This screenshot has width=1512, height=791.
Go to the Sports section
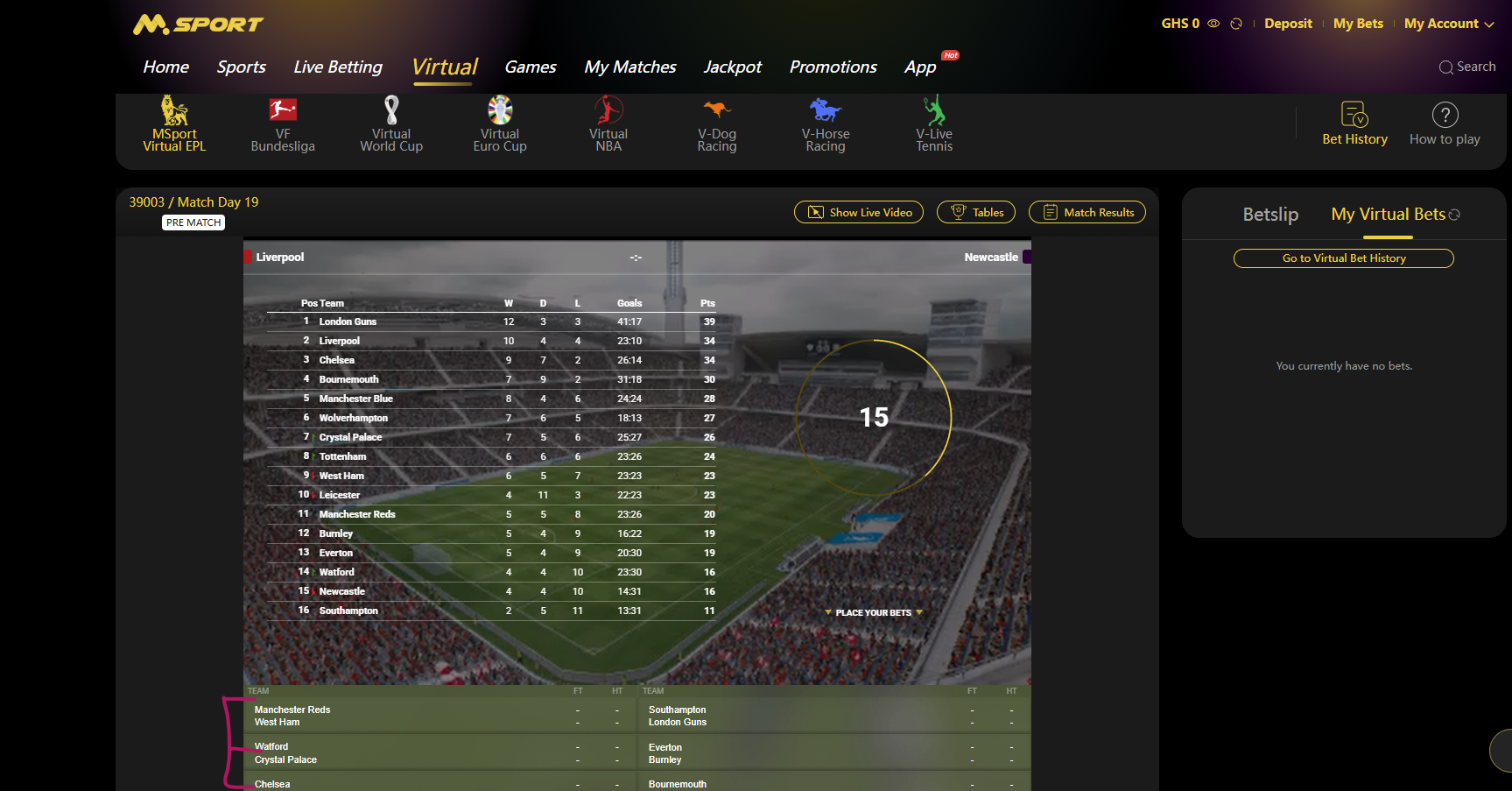(241, 67)
